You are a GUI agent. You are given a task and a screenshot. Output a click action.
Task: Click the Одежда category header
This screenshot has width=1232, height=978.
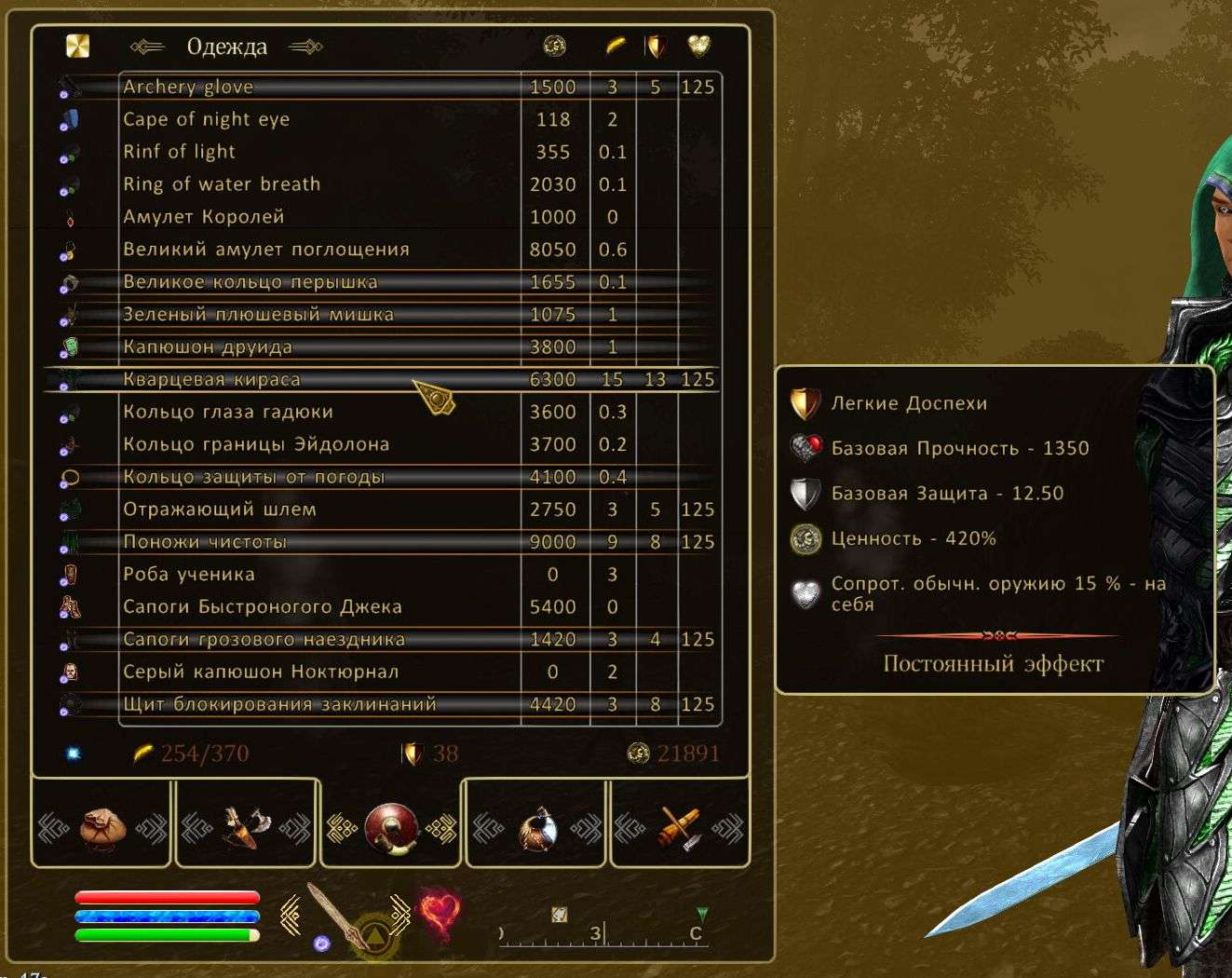(x=226, y=47)
